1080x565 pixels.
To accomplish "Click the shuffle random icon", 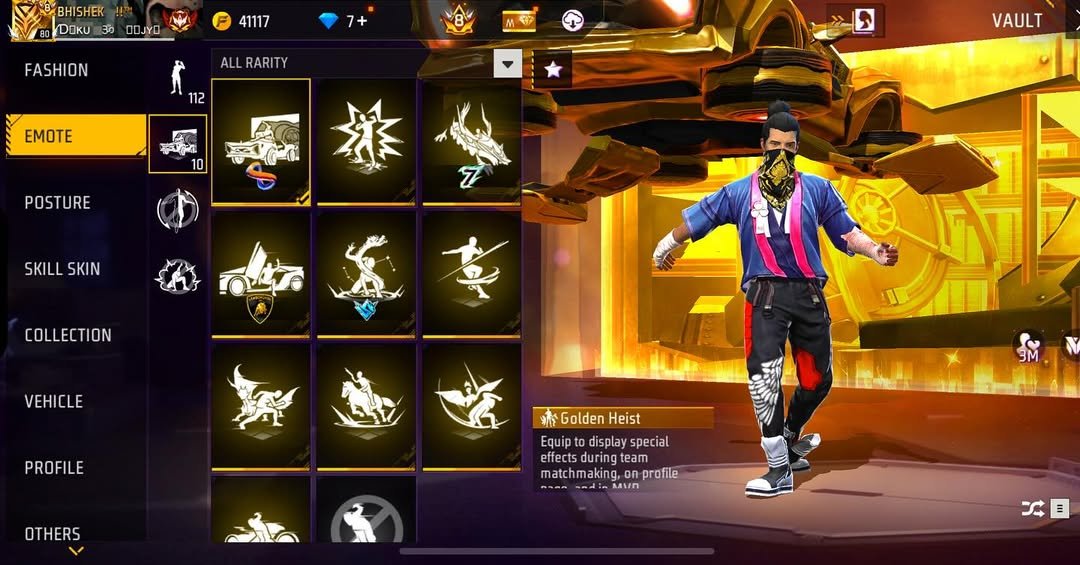I will (1032, 509).
